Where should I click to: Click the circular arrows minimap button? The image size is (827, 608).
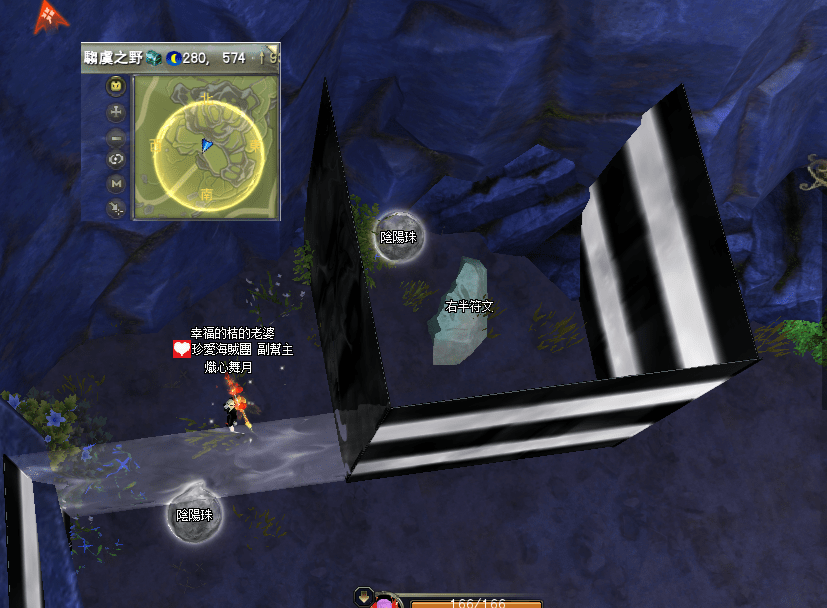pyautogui.click(x=116, y=160)
